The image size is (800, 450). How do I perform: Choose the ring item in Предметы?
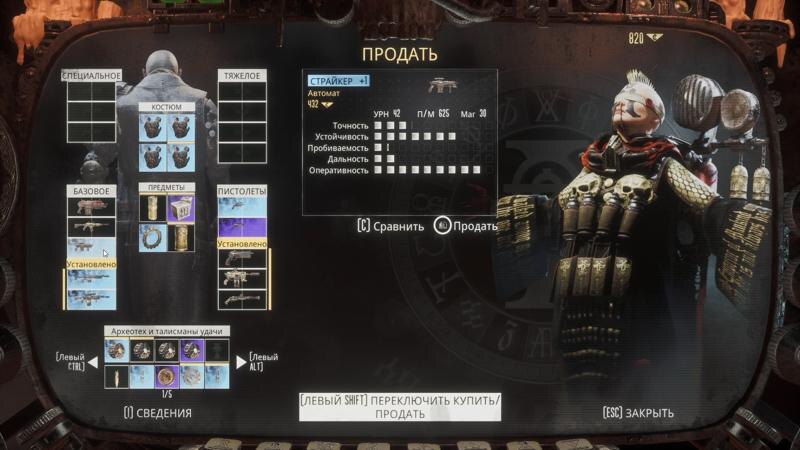pyautogui.click(x=153, y=237)
